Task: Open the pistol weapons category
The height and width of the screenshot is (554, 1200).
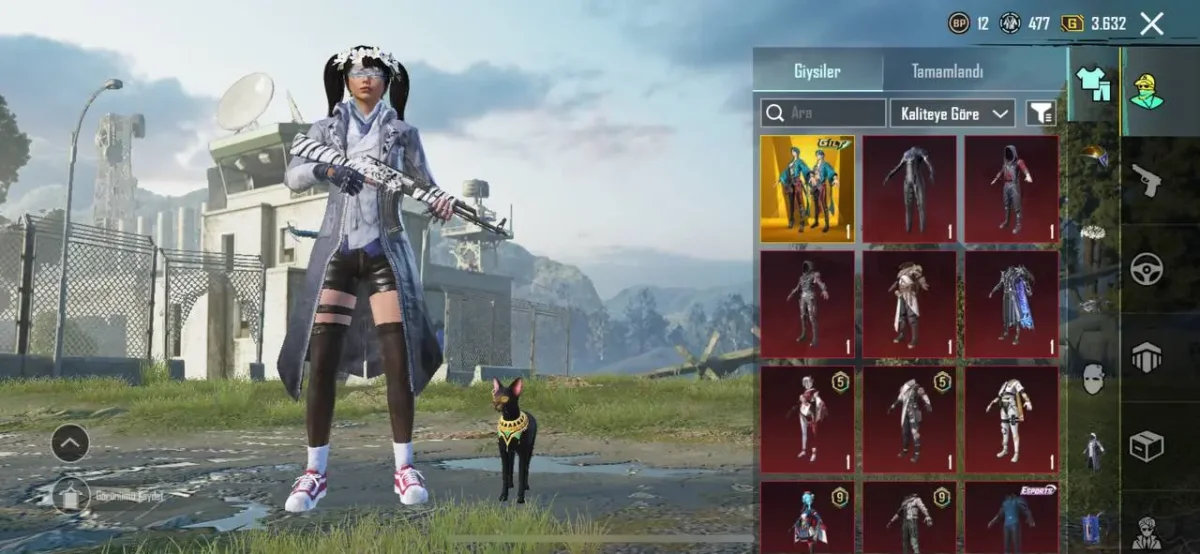Action: pyautogui.click(x=1146, y=181)
